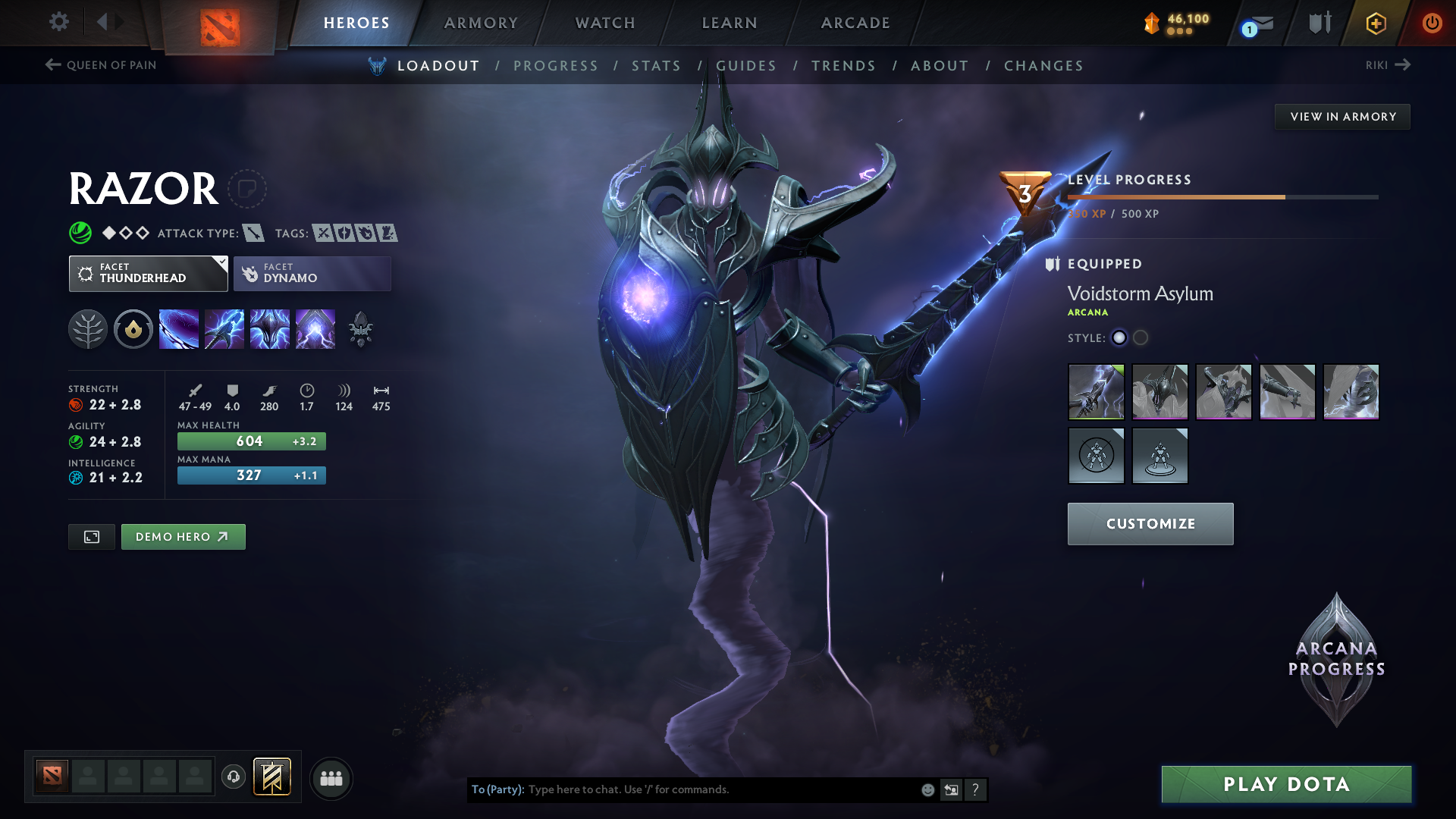
Task: Switch facet to Dynamo
Action: [312, 273]
